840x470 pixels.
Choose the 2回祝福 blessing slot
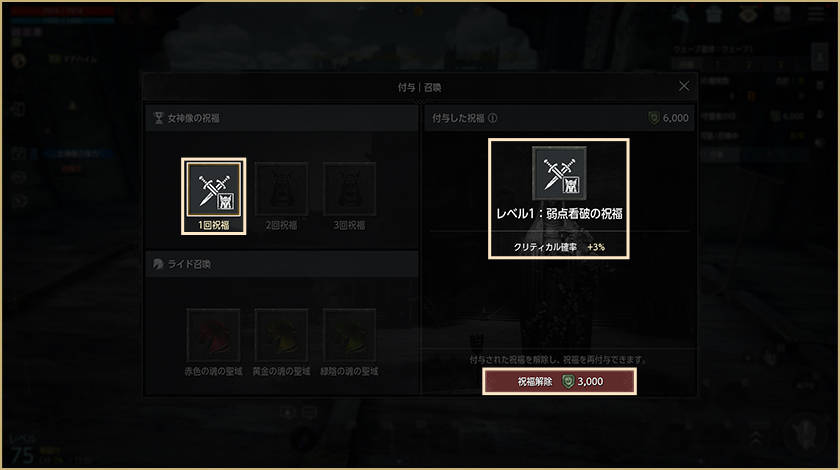tap(281, 189)
